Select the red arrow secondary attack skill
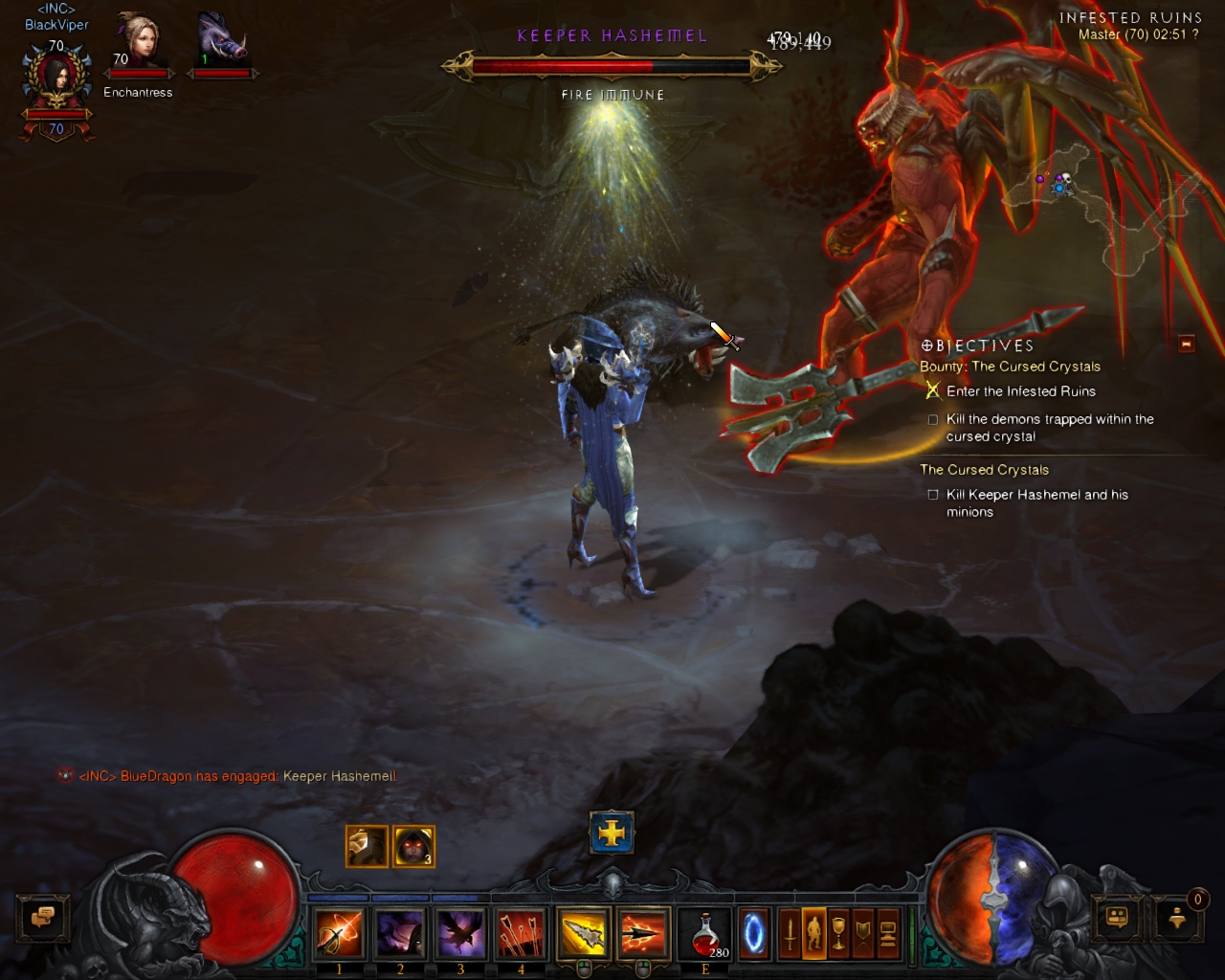 642,933
